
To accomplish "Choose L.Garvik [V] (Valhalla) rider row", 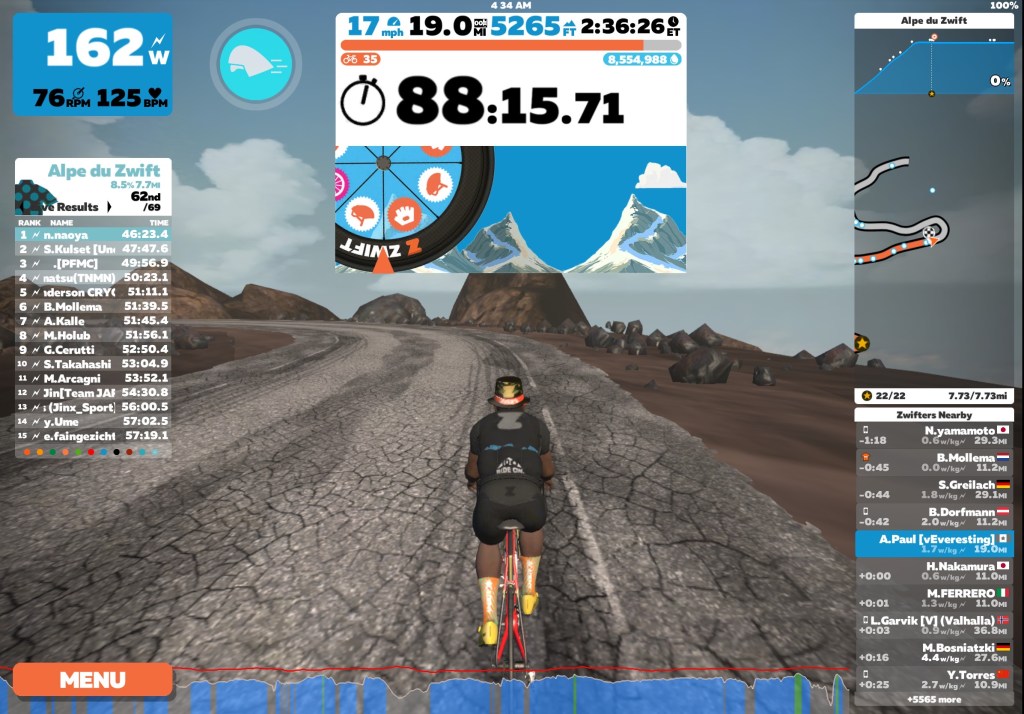I will (934, 625).
